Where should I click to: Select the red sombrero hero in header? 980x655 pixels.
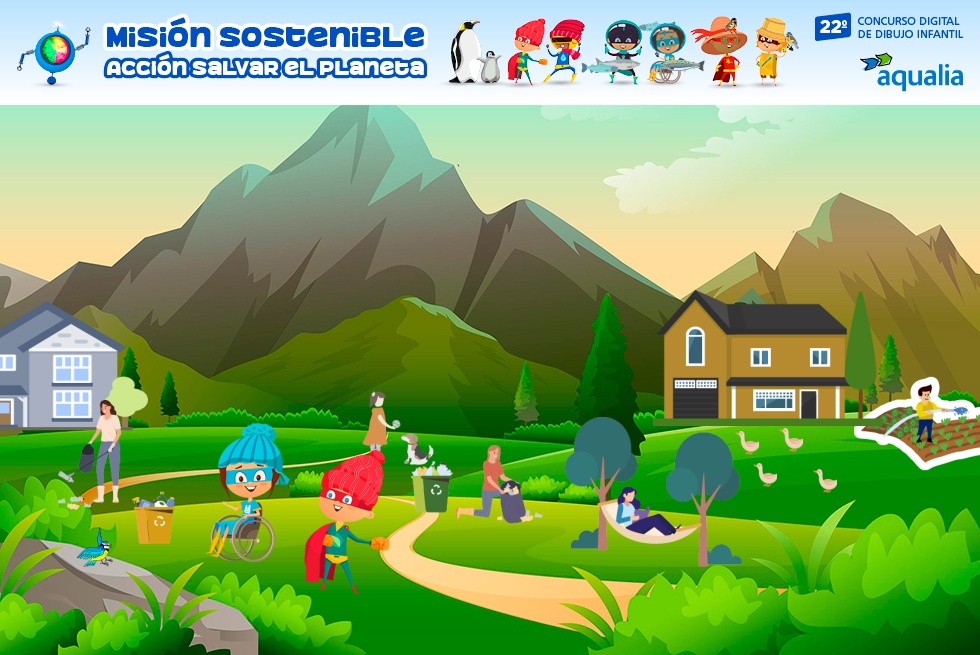coord(723,50)
